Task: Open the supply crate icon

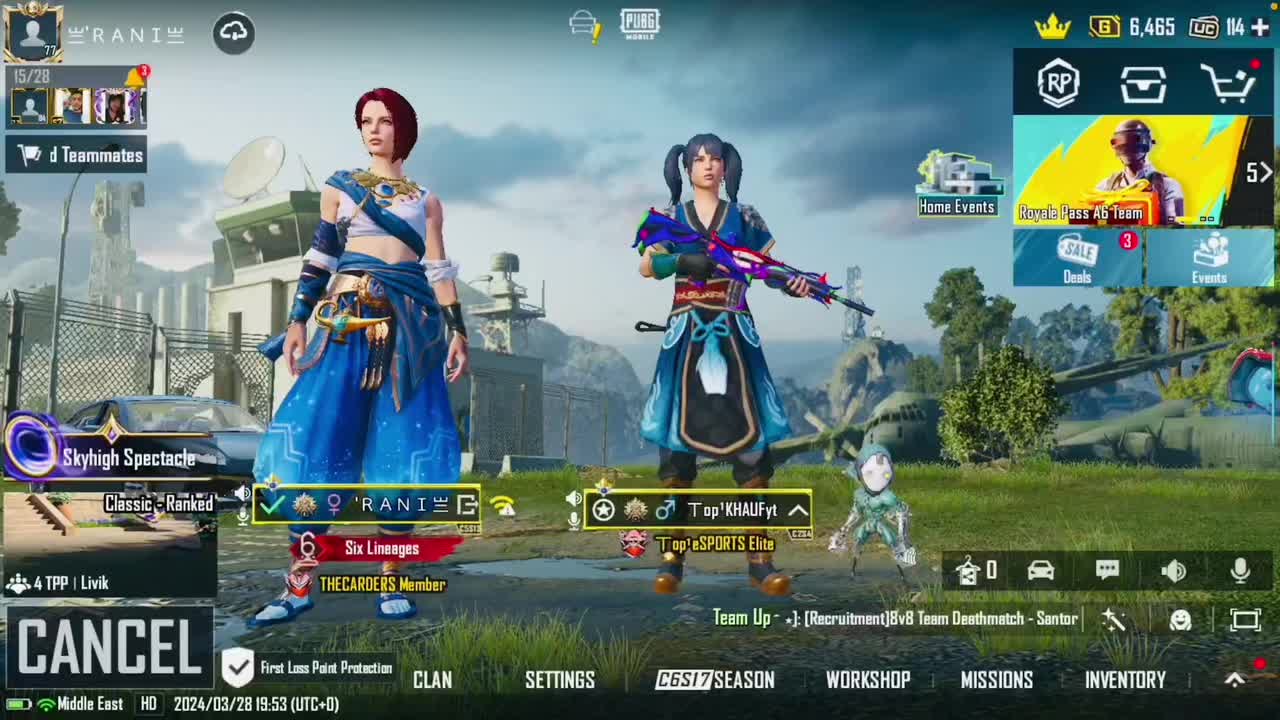Action: [x=1143, y=84]
